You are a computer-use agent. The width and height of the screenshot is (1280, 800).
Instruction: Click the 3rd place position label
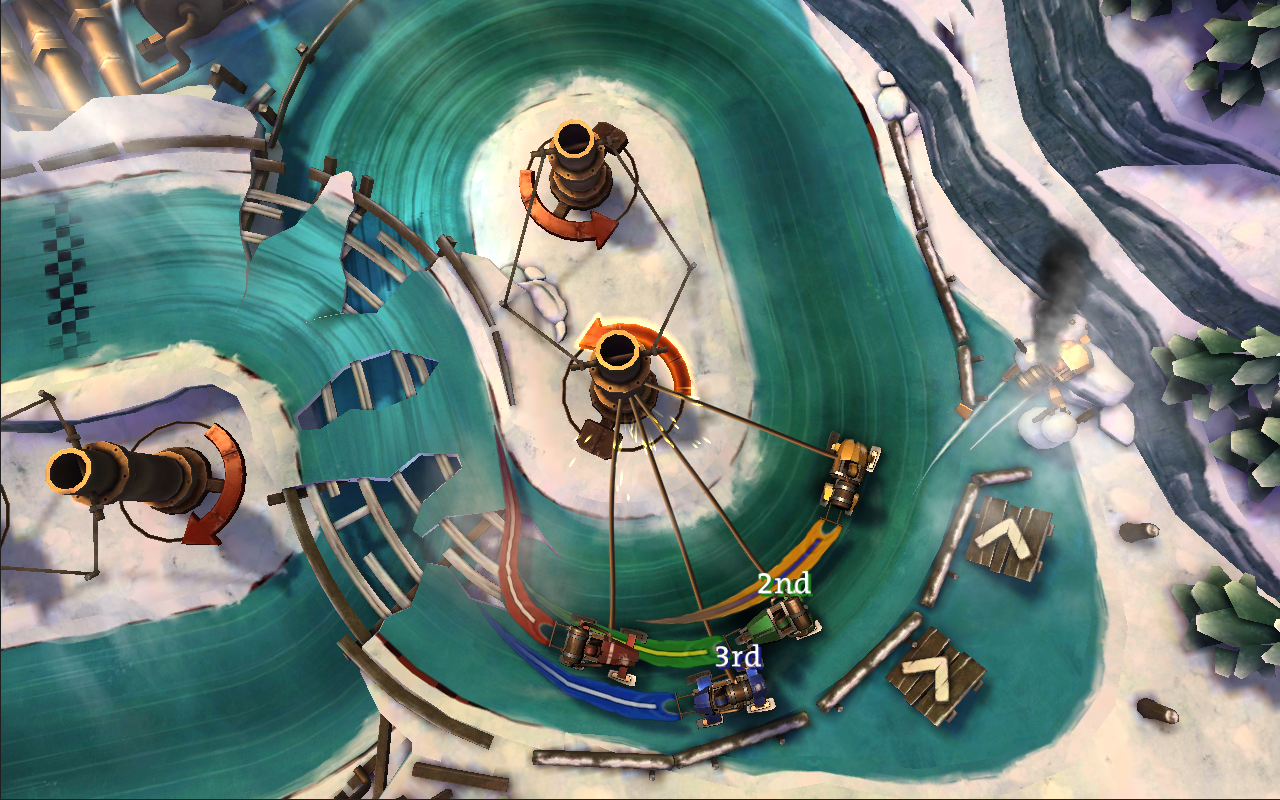(737, 657)
